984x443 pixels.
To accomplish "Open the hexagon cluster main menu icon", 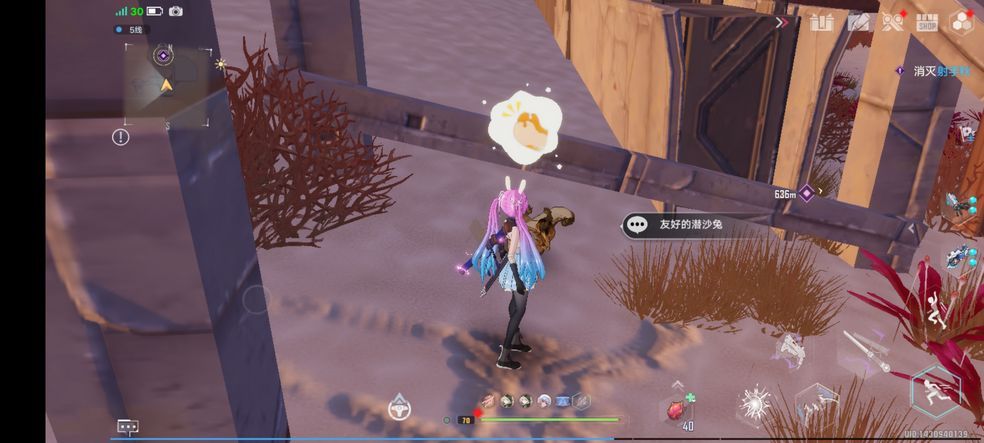I will [962, 21].
